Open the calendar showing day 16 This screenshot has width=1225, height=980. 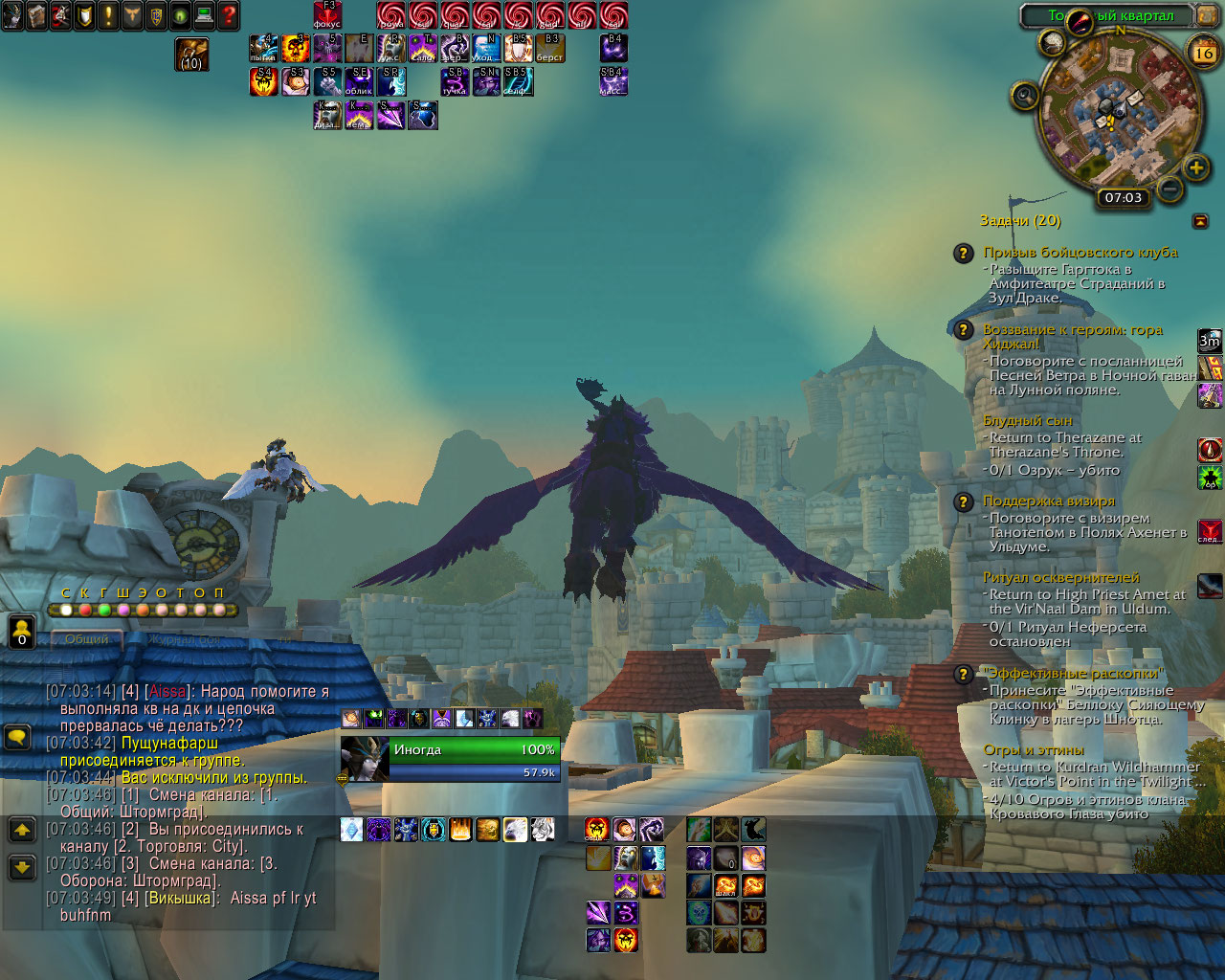1203,53
